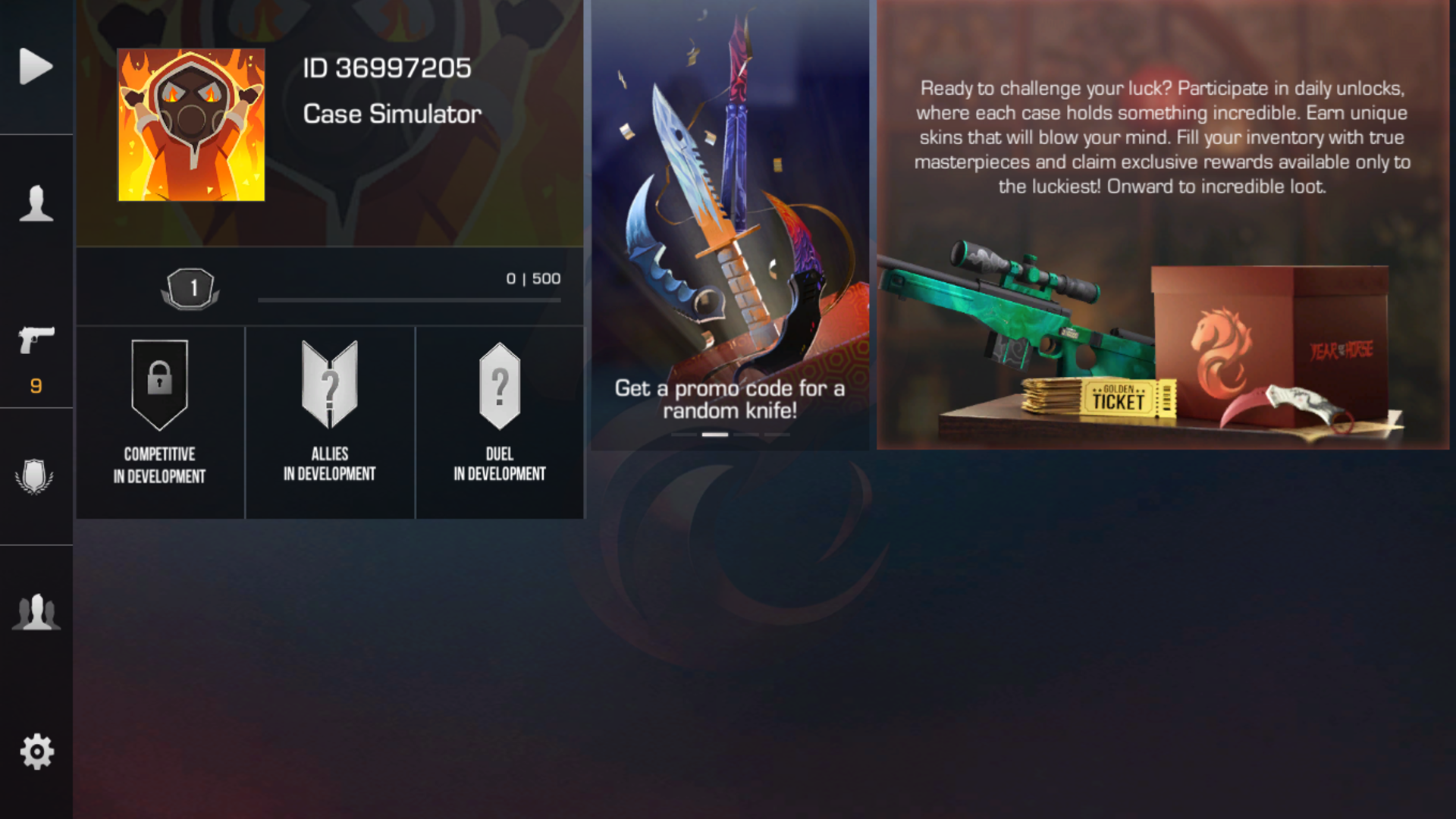Select the third carousel dot indicator
This screenshot has height=819, width=1456.
click(x=746, y=435)
